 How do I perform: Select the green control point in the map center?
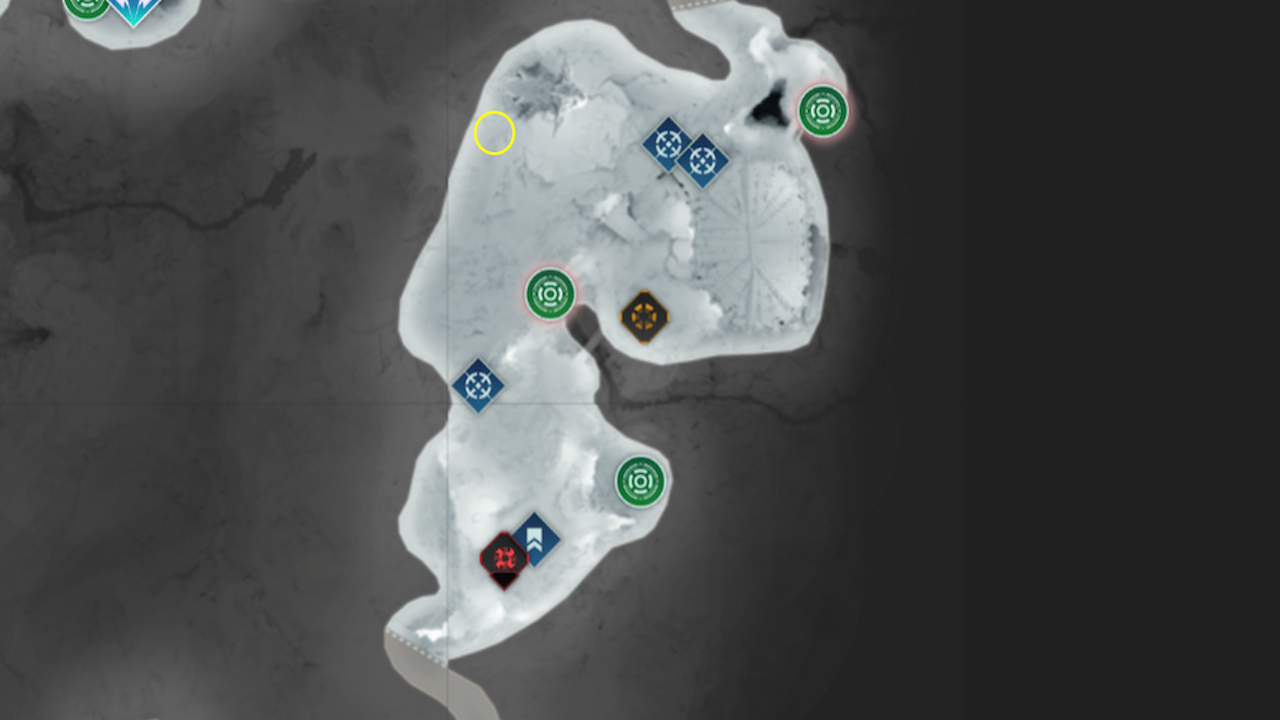[548, 294]
